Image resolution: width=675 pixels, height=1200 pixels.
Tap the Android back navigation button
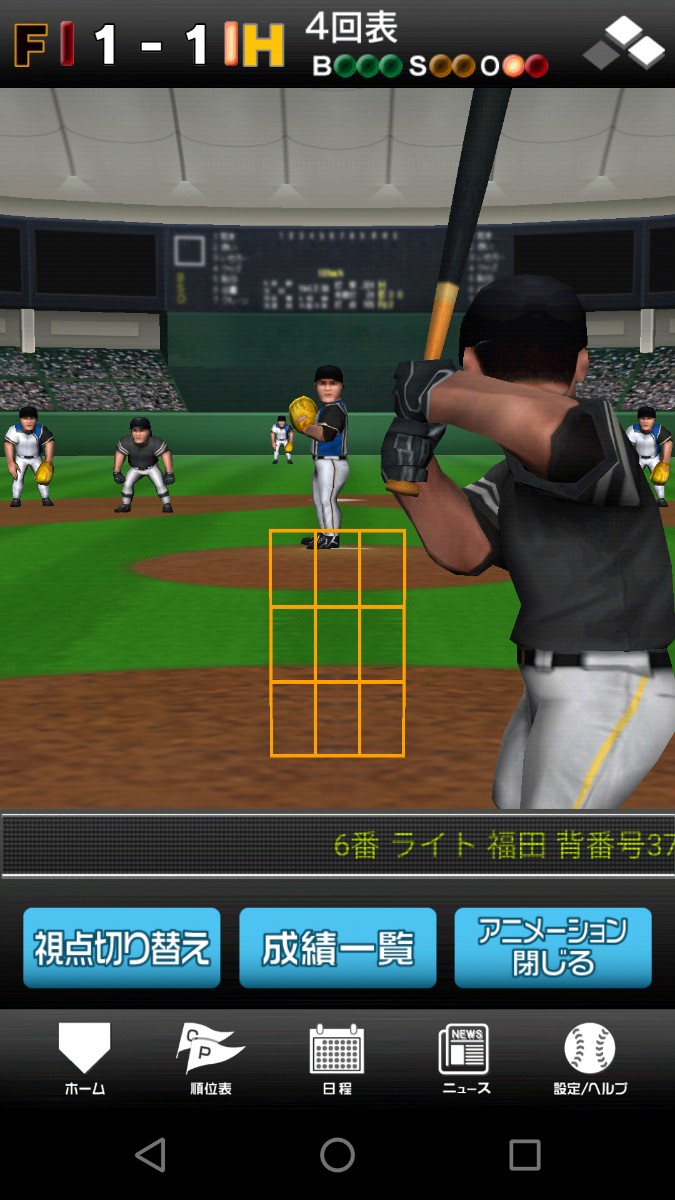(x=150, y=1155)
